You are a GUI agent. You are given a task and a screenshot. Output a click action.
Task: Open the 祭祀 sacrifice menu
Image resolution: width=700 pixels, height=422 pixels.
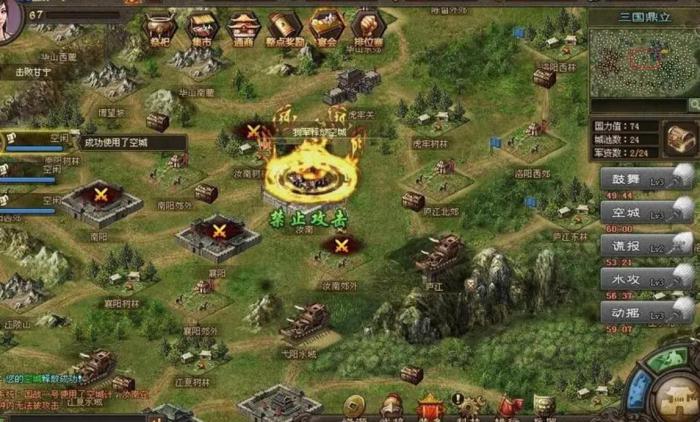pyautogui.click(x=160, y=29)
